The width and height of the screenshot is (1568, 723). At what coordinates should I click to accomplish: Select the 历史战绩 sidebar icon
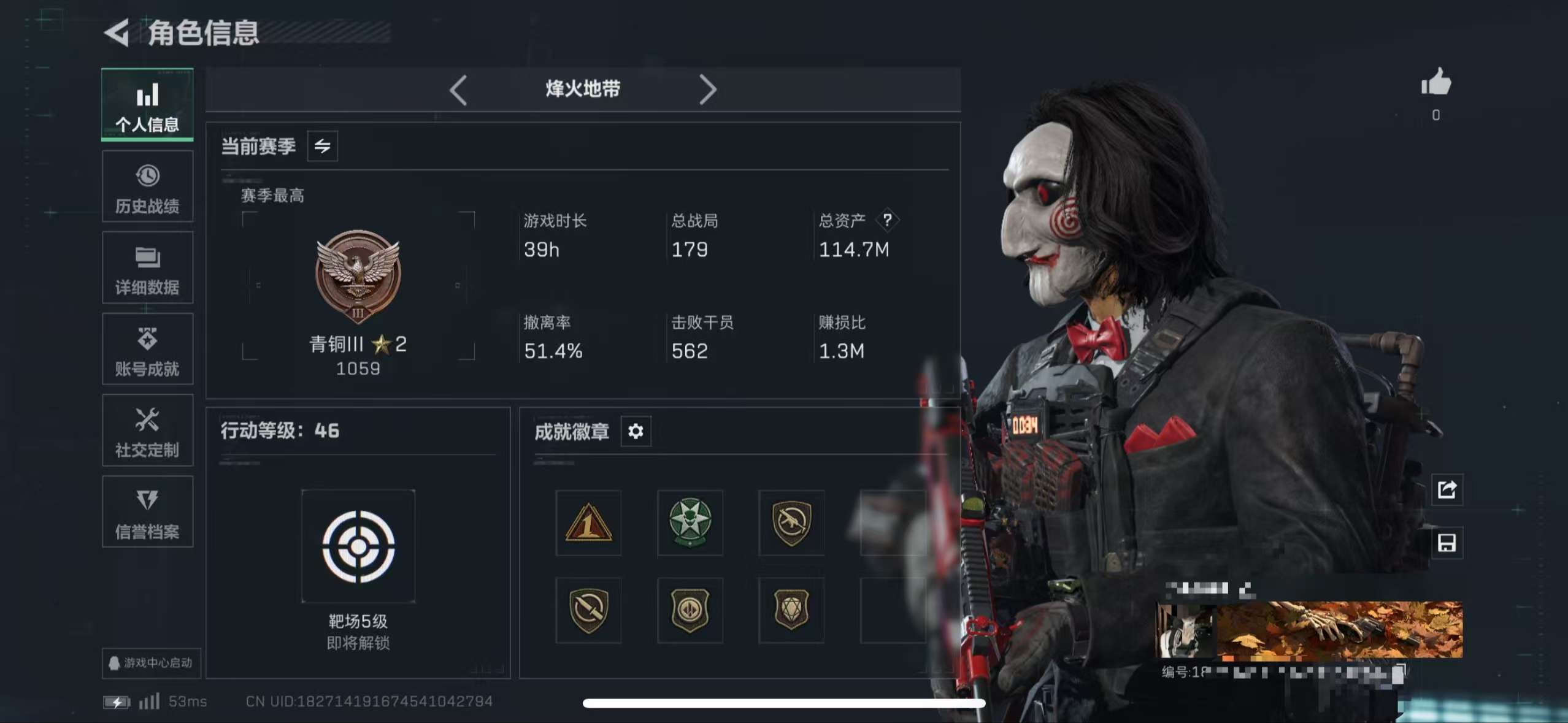point(147,186)
